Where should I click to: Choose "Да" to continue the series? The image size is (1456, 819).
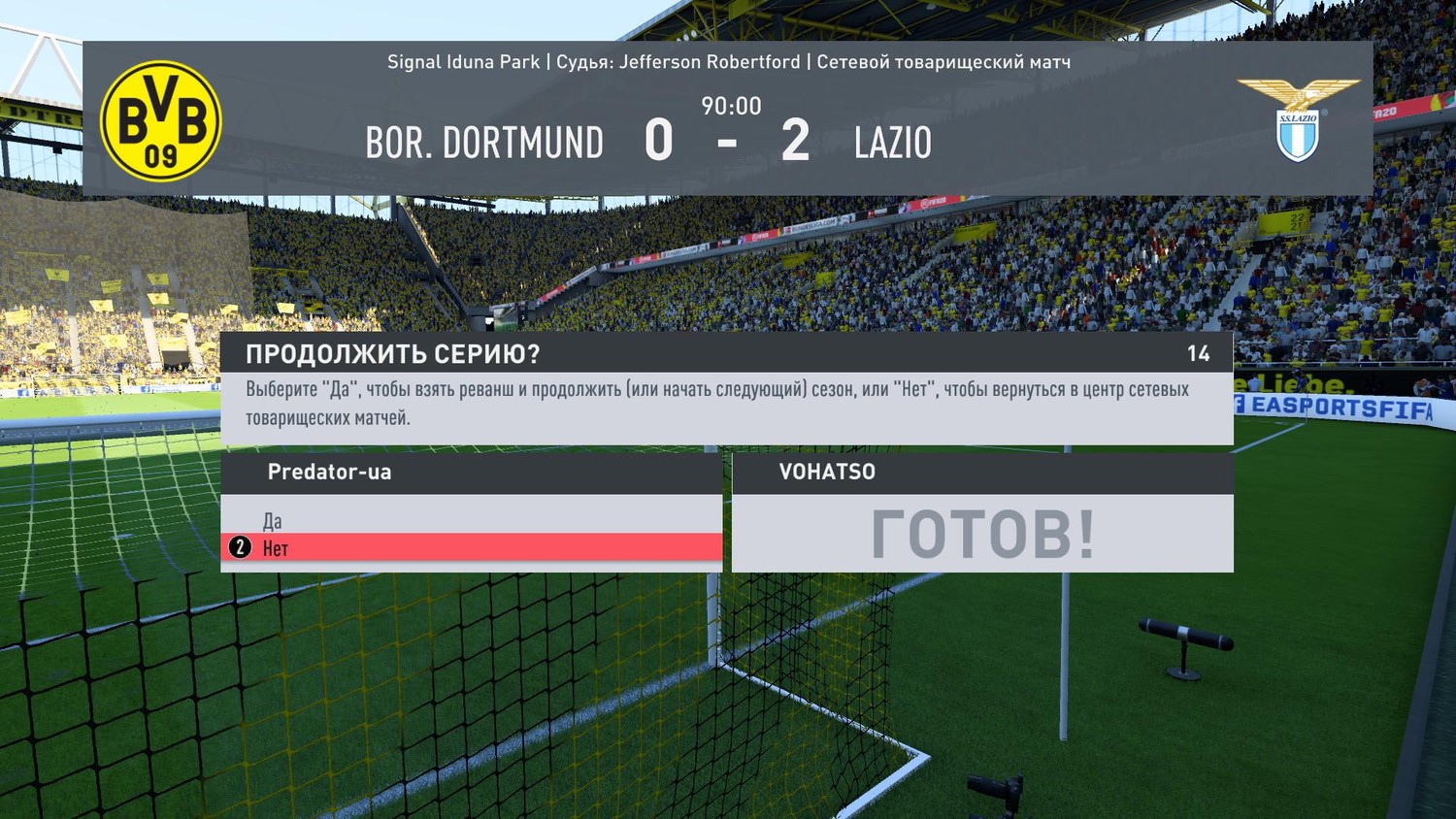pyautogui.click(x=273, y=521)
